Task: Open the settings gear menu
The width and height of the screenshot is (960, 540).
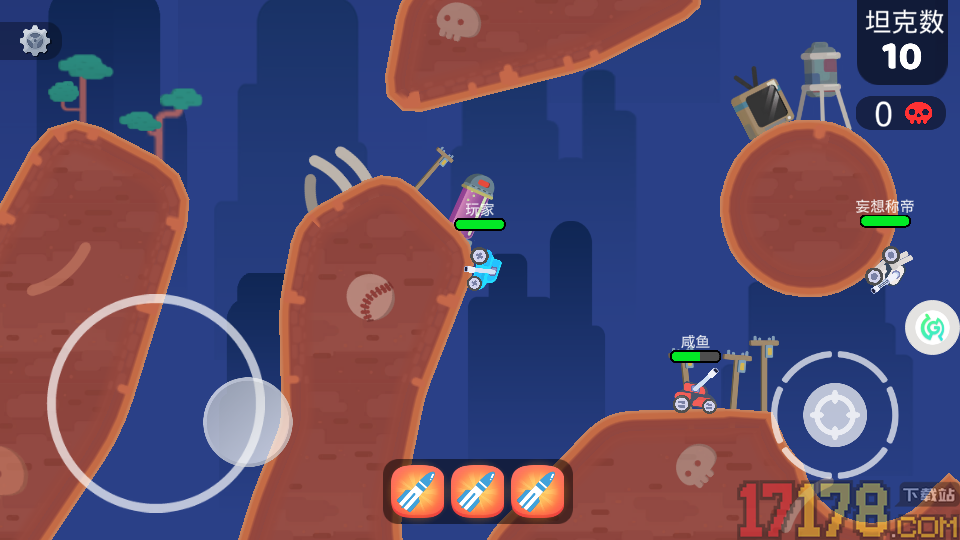Action: click(35, 40)
